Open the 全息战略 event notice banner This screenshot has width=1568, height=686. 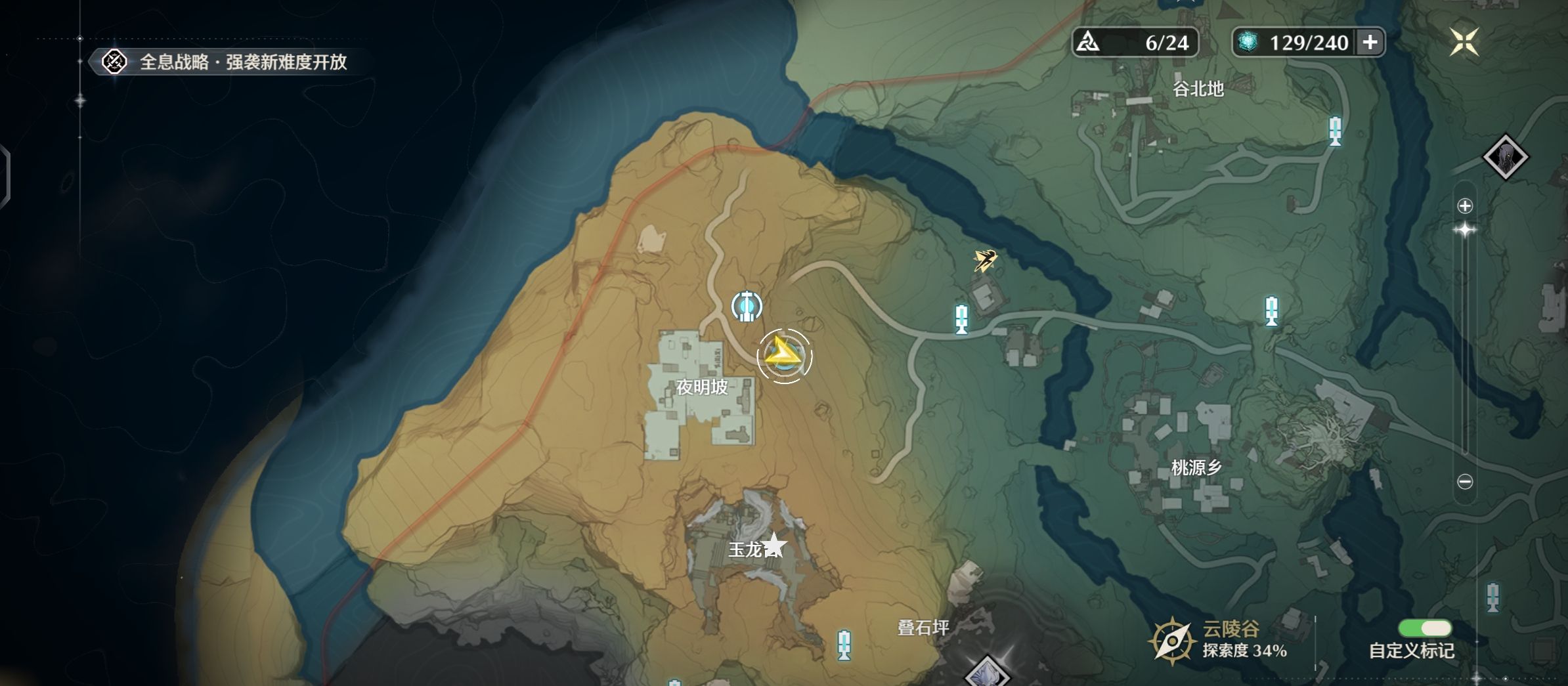click(x=227, y=62)
